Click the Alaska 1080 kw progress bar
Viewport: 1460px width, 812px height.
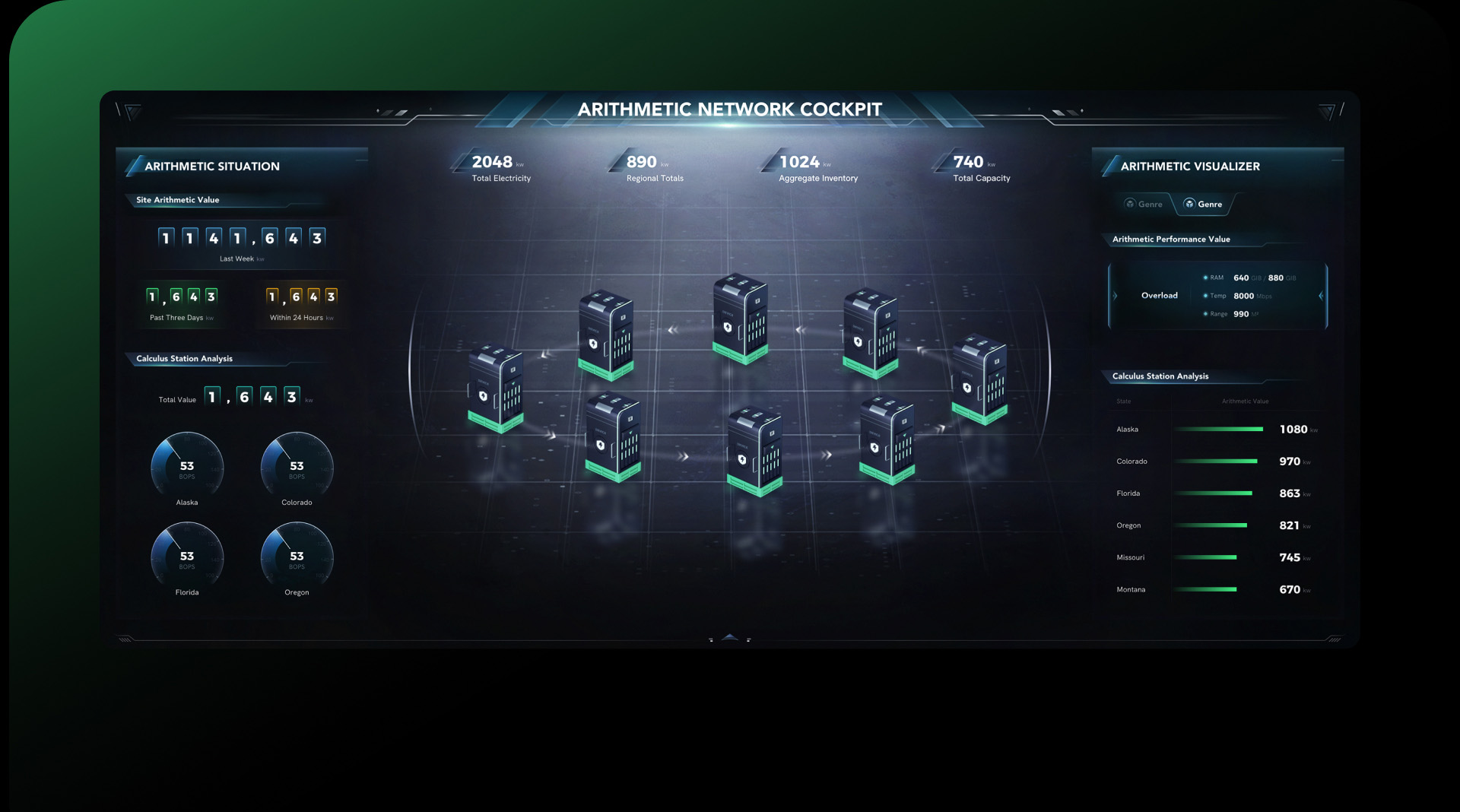(1220, 429)
